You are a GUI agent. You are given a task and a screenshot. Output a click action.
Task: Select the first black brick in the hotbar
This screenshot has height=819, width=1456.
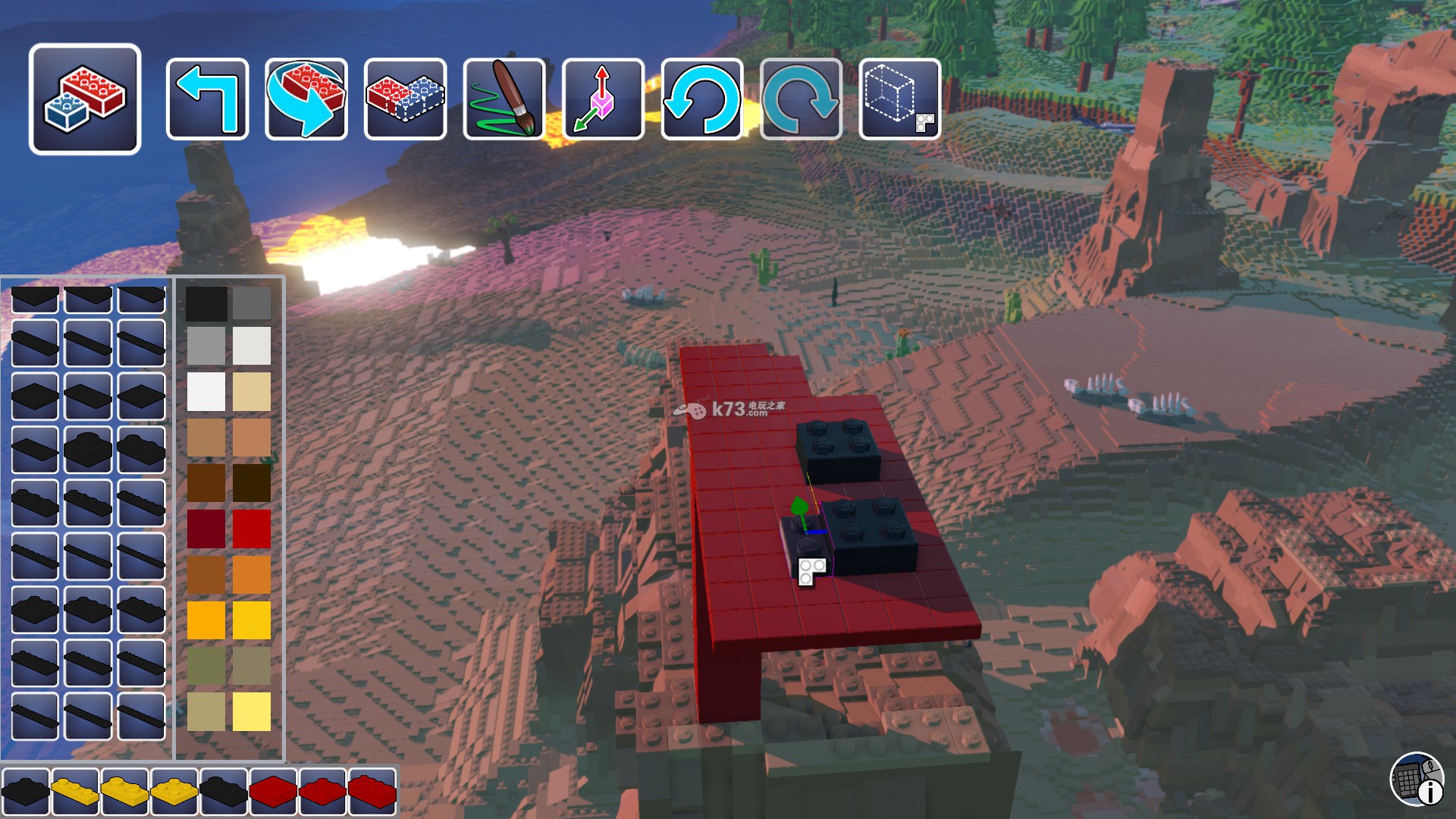(26, 792)
